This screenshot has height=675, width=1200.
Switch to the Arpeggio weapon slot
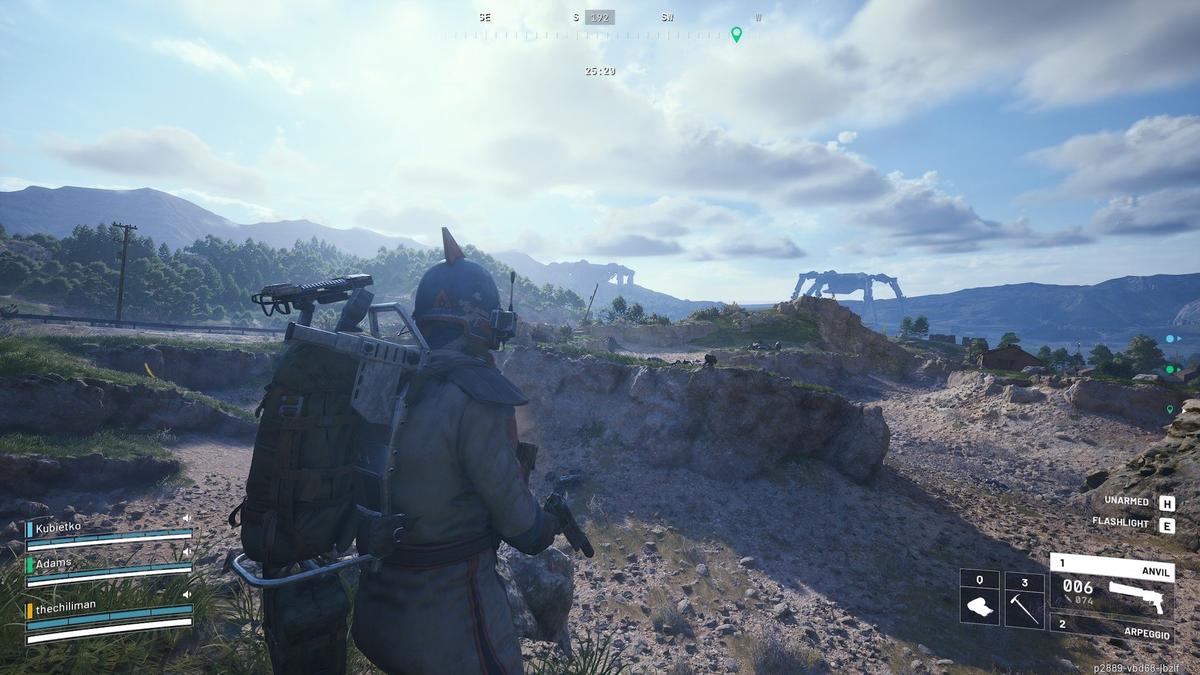tap(1110, 627)
